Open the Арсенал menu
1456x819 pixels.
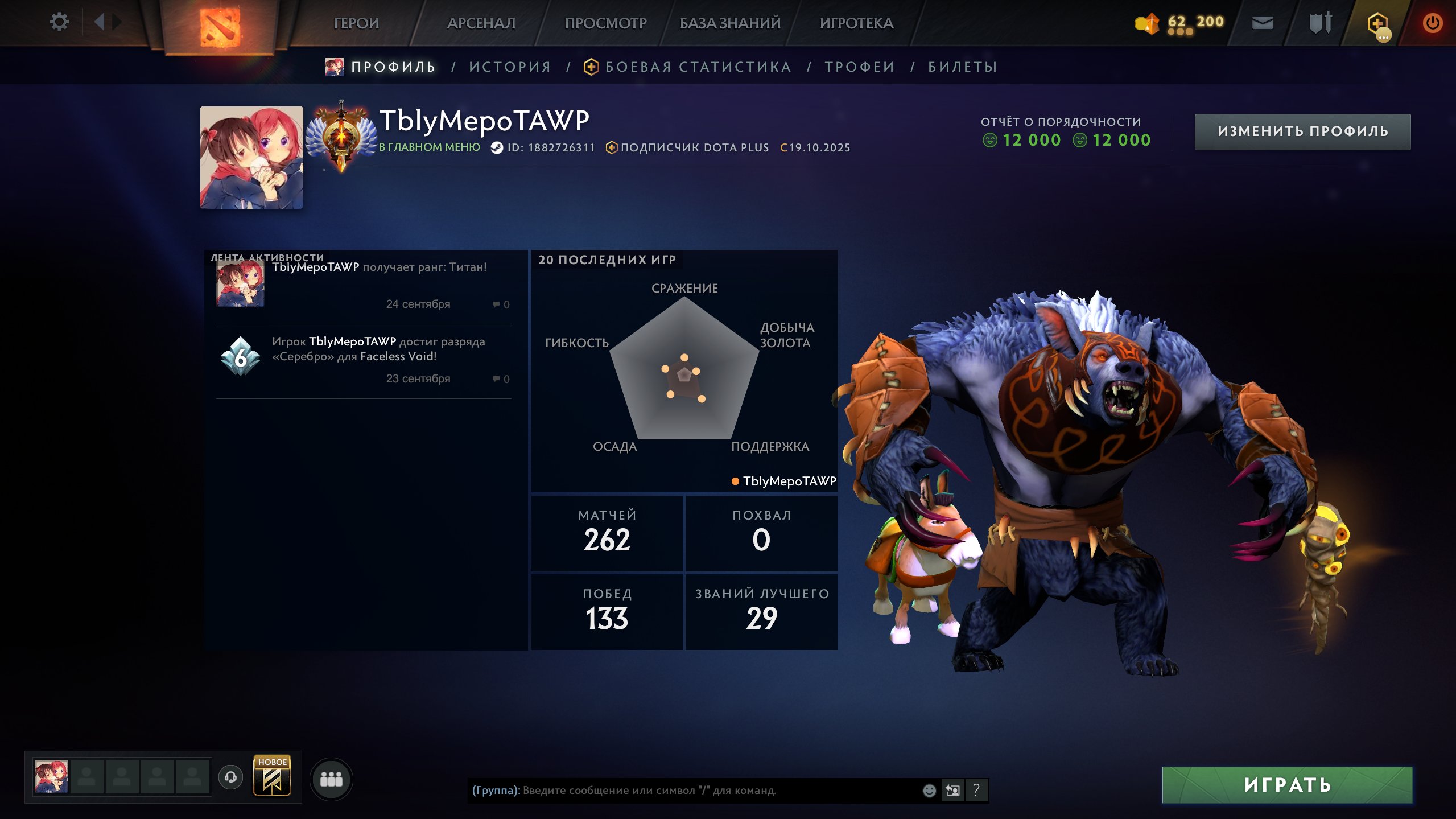pyautogui.click(x=481, y=23)
